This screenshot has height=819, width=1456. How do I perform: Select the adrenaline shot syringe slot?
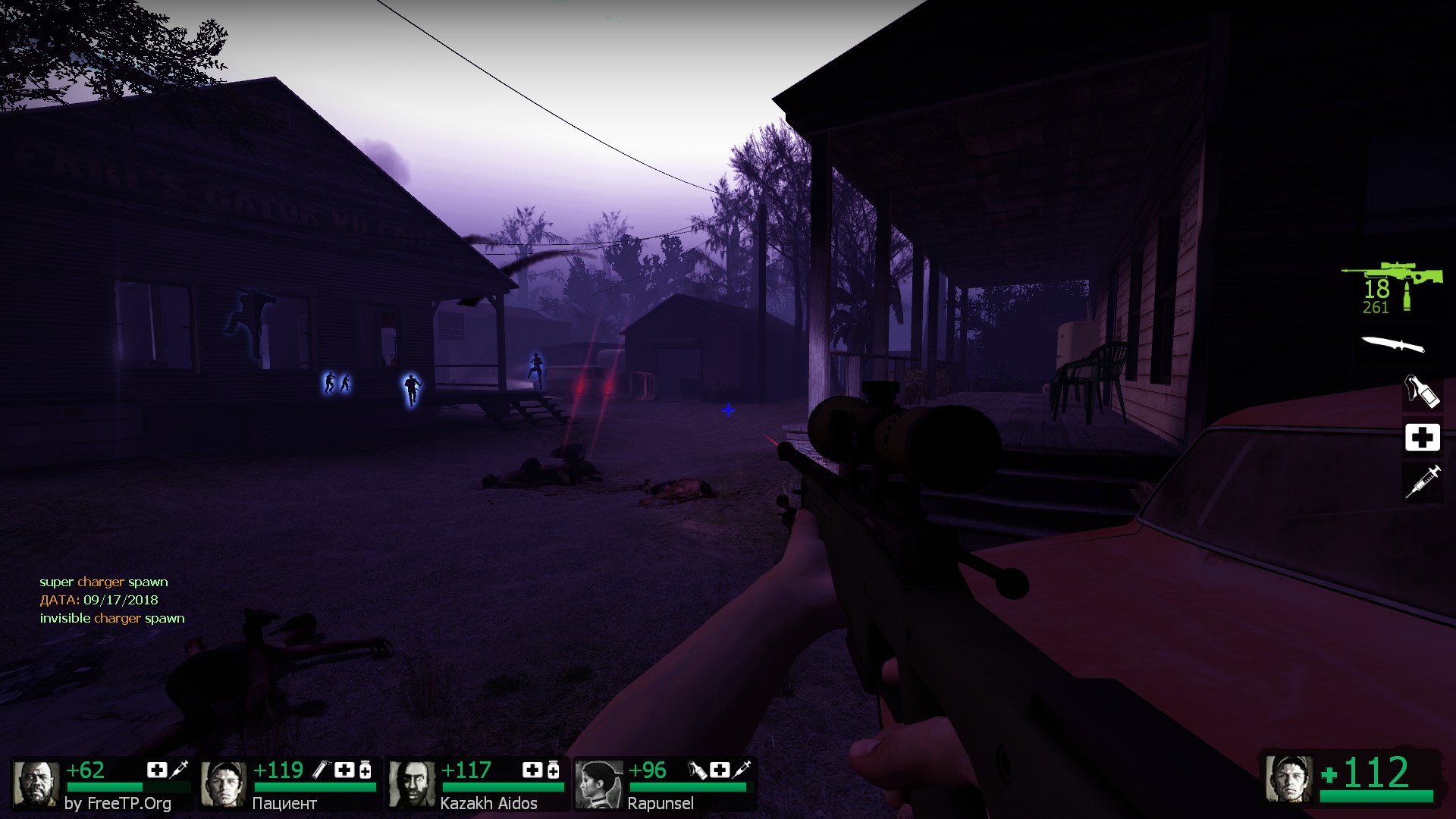1422,482
